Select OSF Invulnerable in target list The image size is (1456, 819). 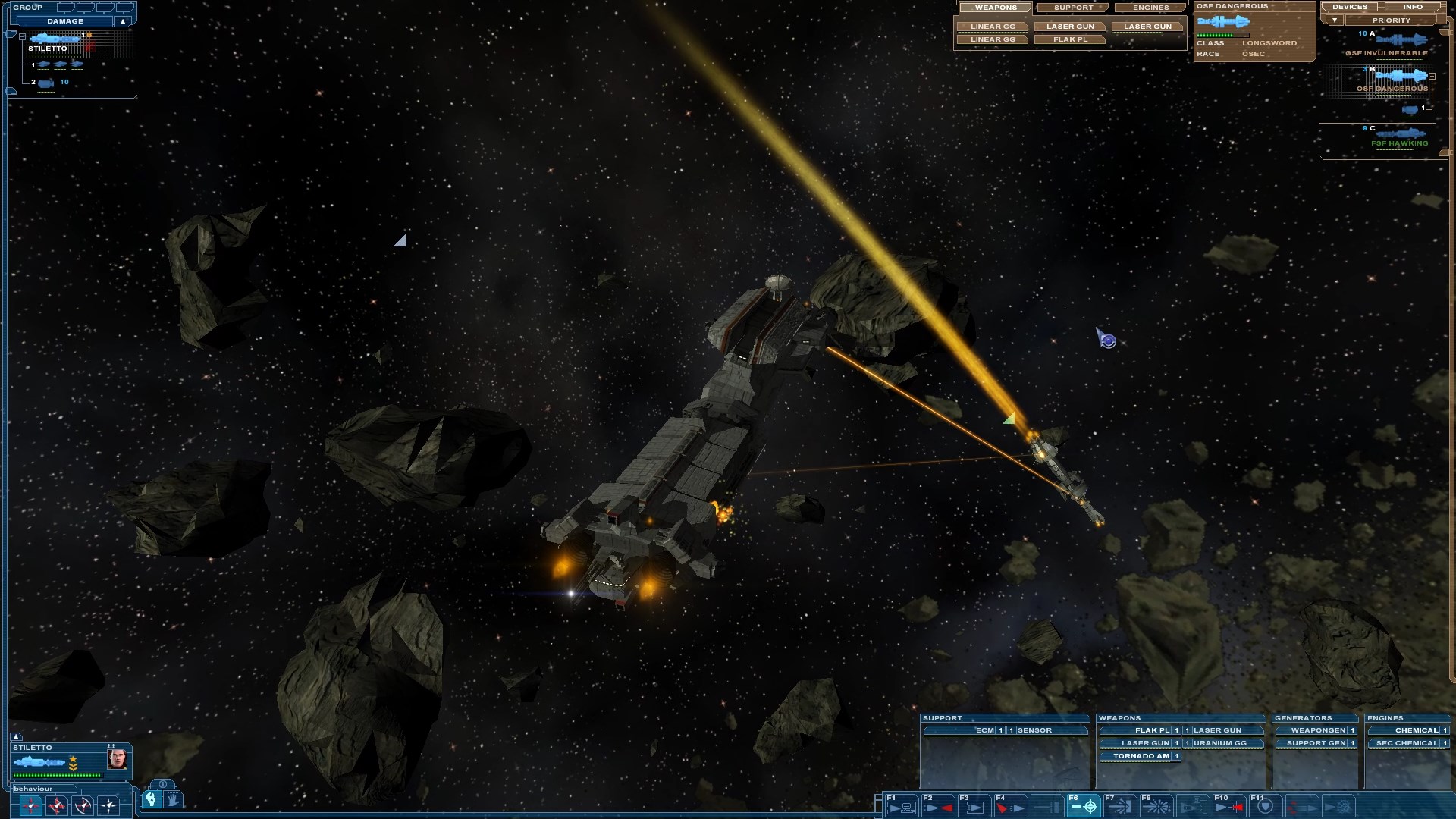coord(1386,53)
